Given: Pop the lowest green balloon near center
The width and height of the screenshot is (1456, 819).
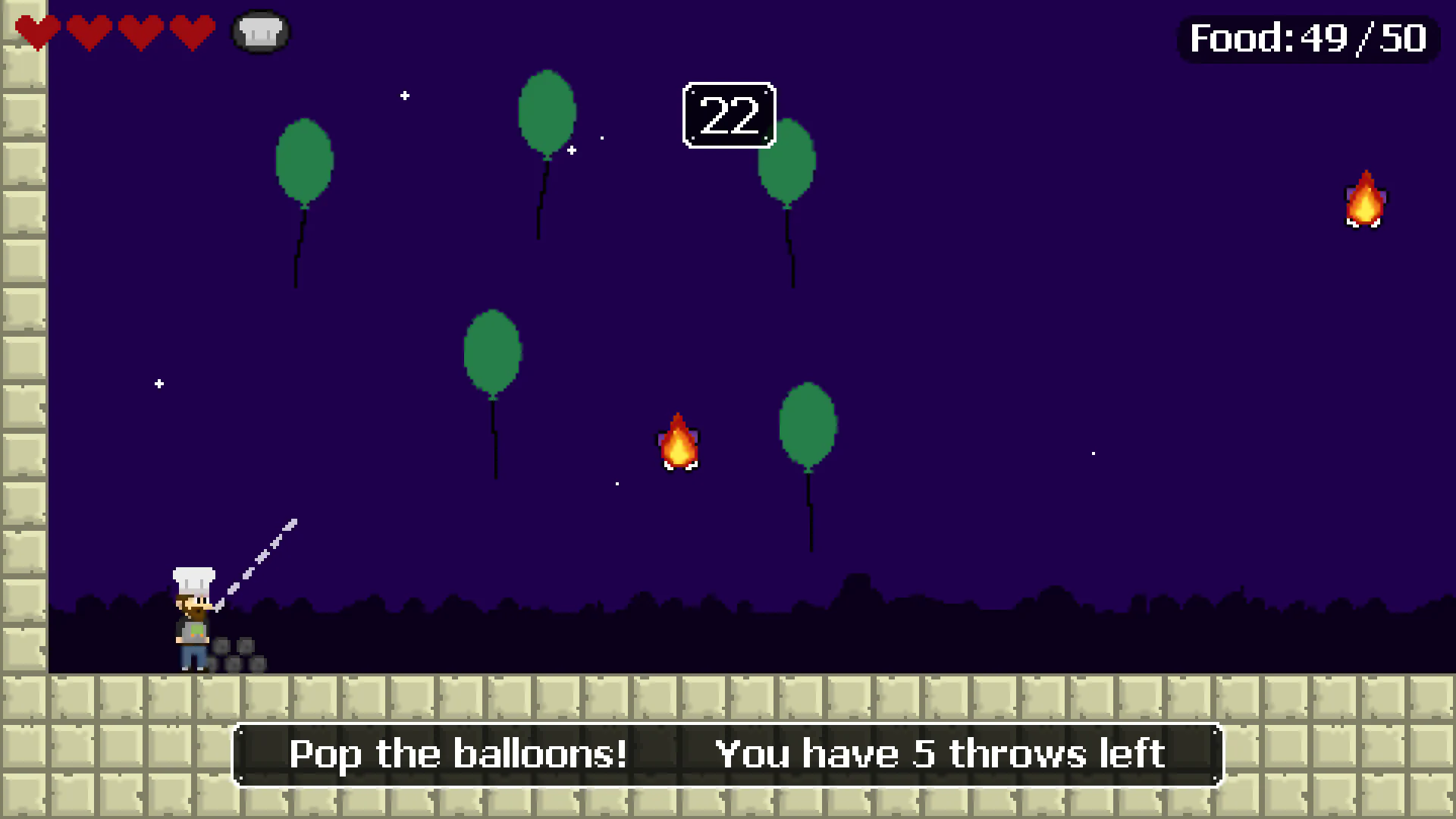Looking at the screenshot, I should click(x=808, y=425).
